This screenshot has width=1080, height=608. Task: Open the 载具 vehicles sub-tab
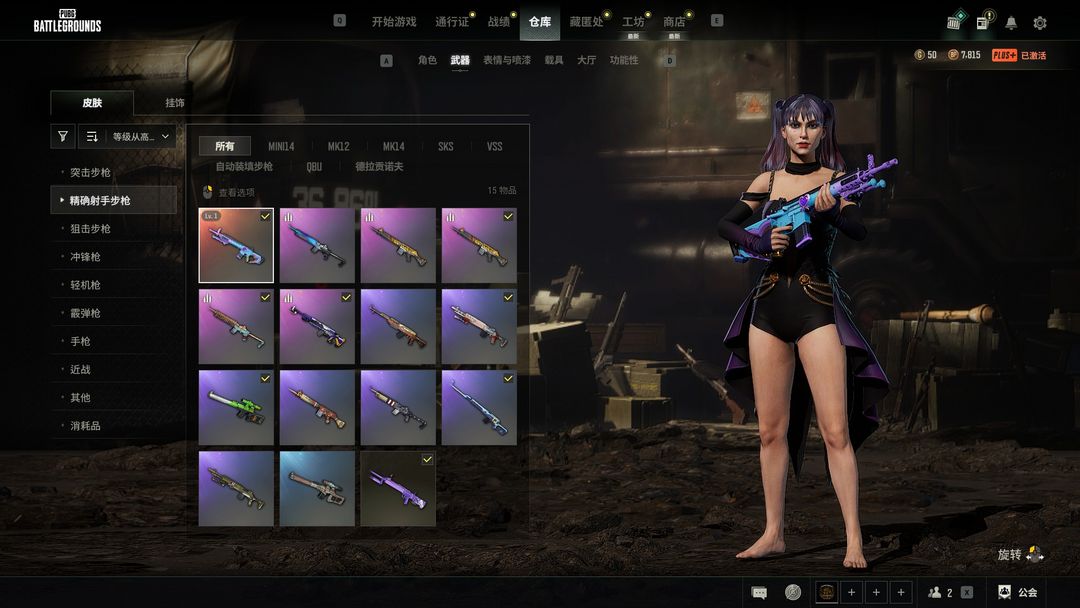[x=554, y=60]
